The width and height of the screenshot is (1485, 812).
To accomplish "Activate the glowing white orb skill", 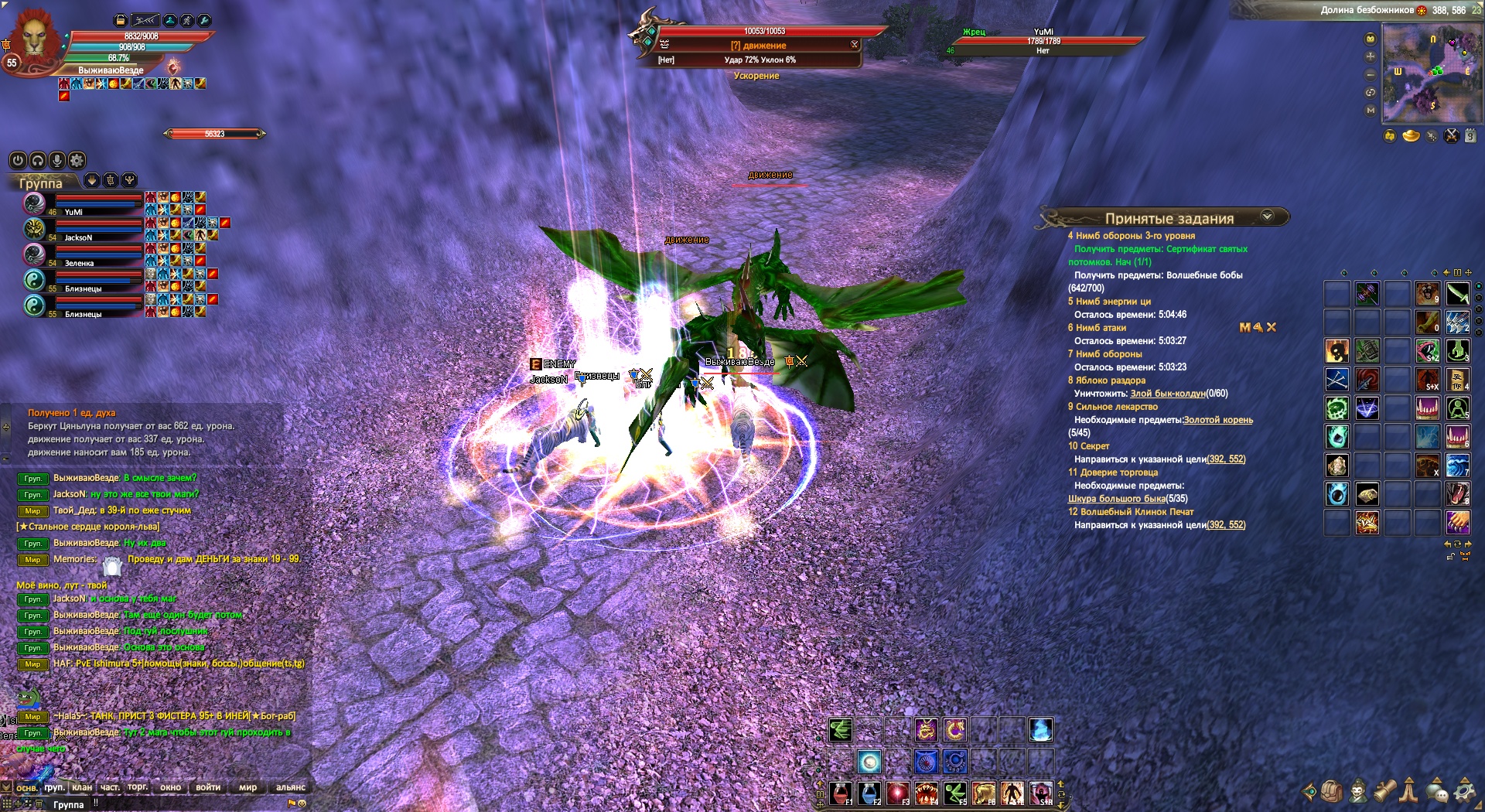I will (869, 762).
